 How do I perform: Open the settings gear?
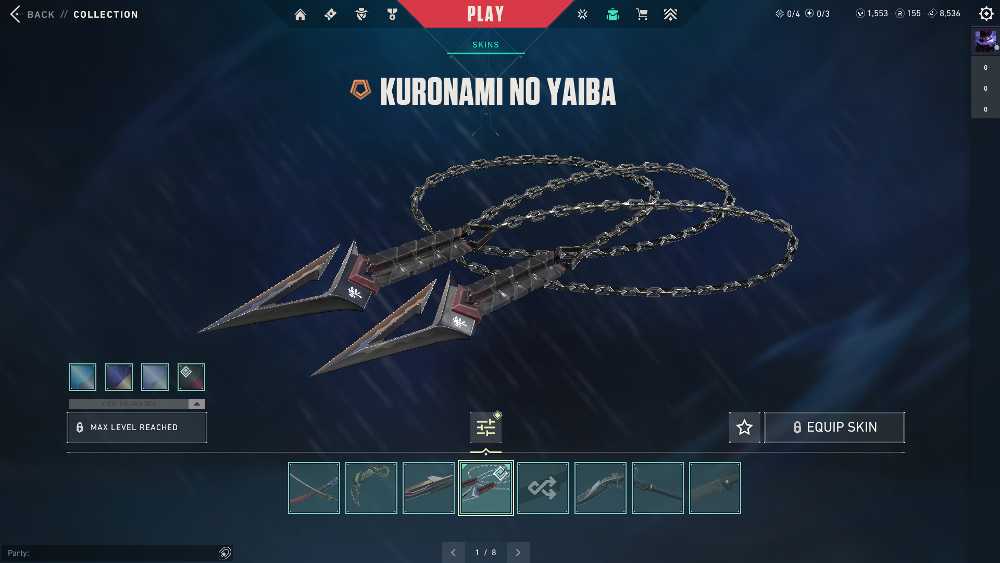(x=986, y=14)
